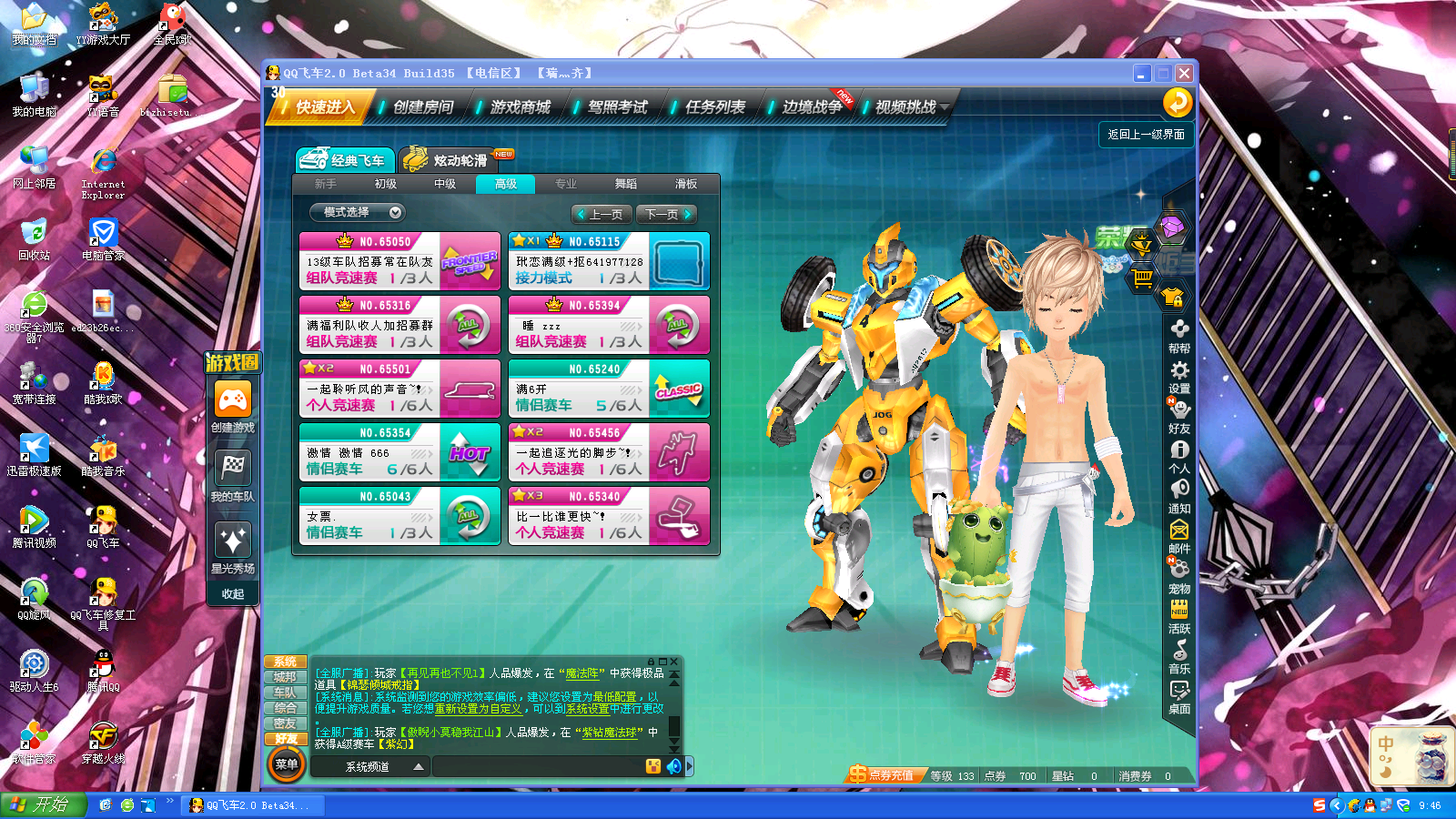Open the round 菜单 menu button
The height and width of the screenshot is (819, 1456).
[x=287, y=764]
